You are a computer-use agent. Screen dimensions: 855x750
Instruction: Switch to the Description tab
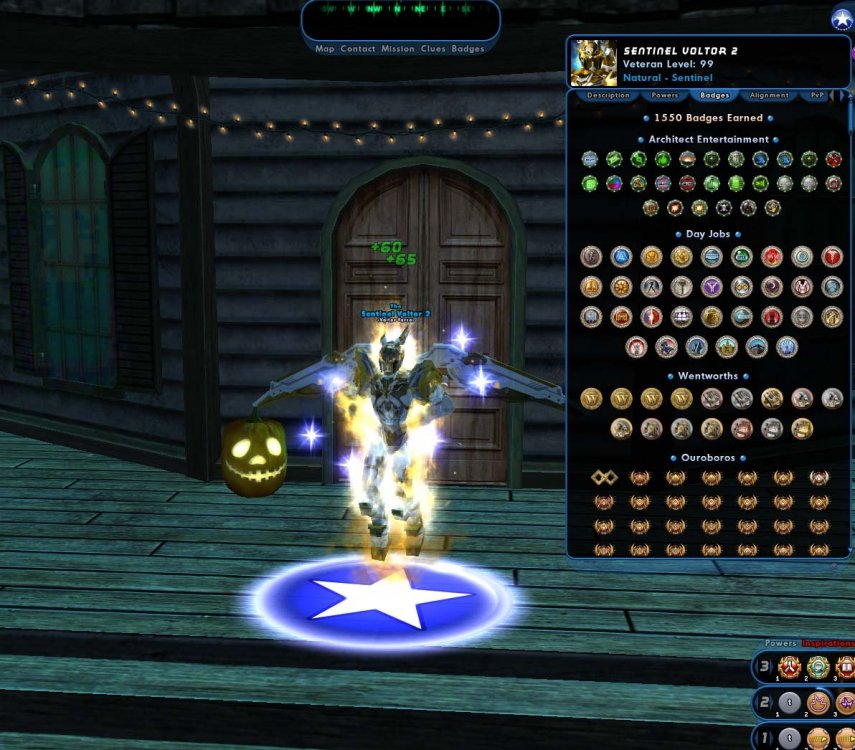608,96
